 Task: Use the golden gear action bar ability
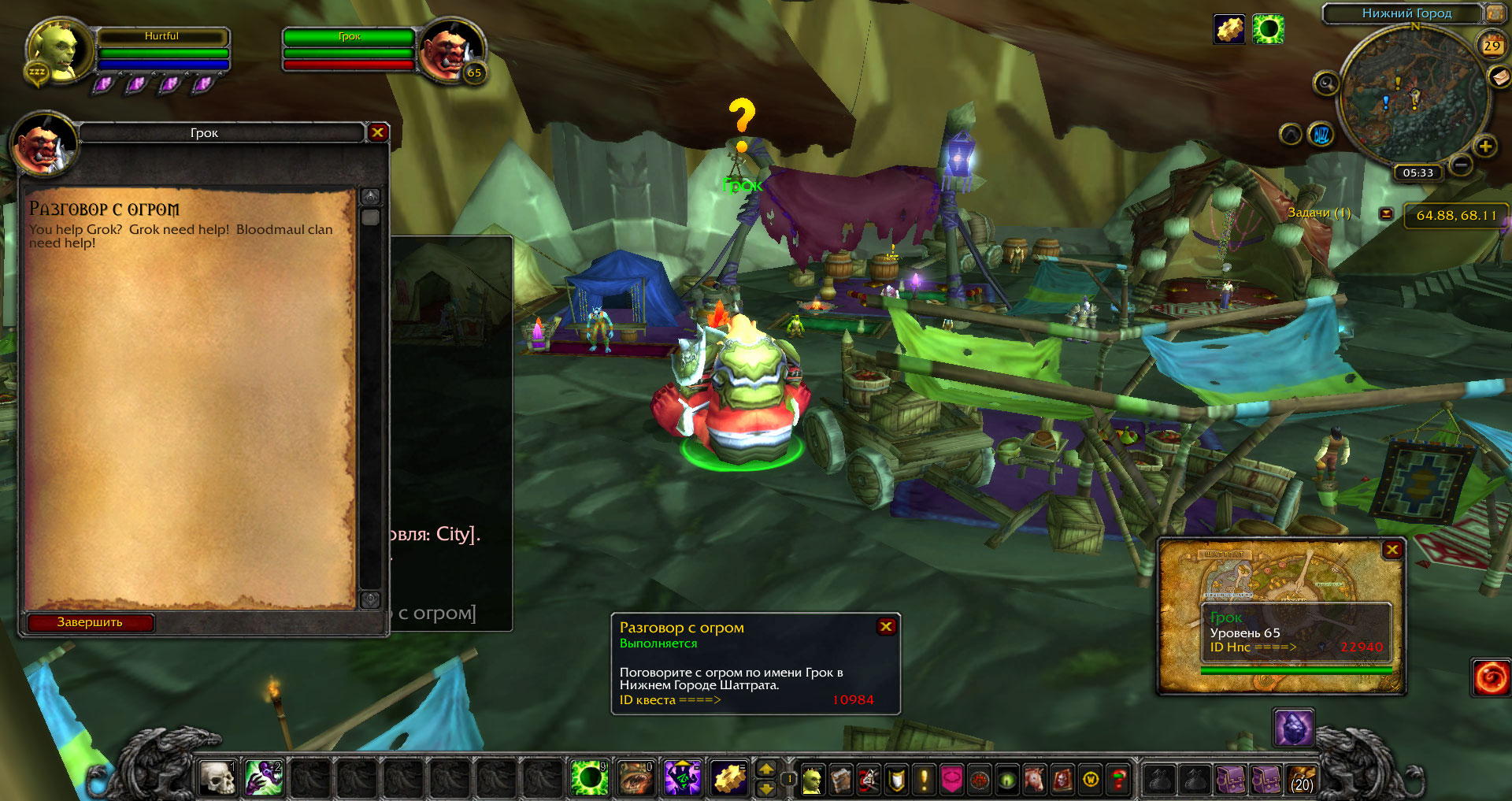[730, 778]
